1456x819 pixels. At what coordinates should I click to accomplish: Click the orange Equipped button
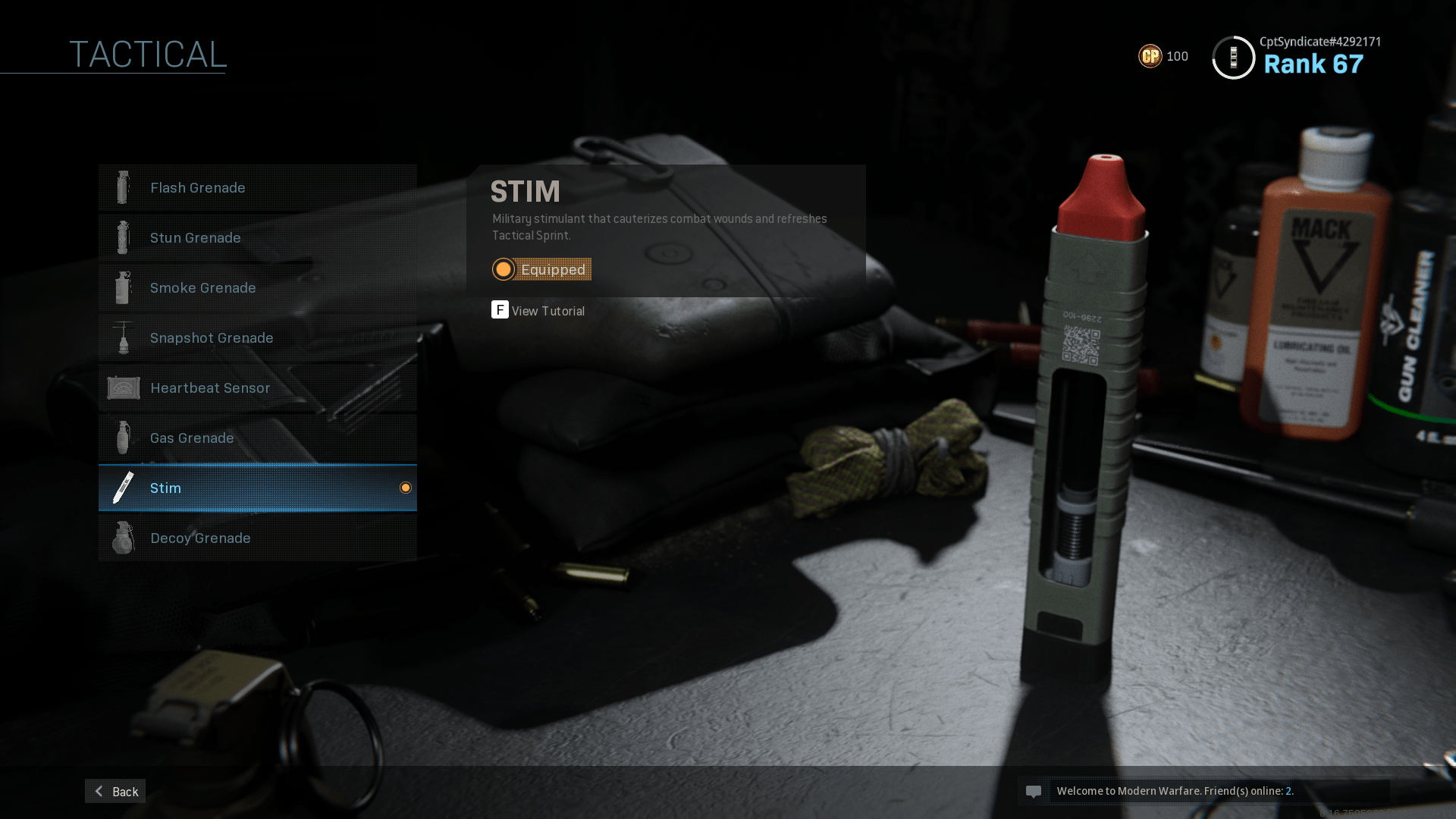[x=541, y=269]
